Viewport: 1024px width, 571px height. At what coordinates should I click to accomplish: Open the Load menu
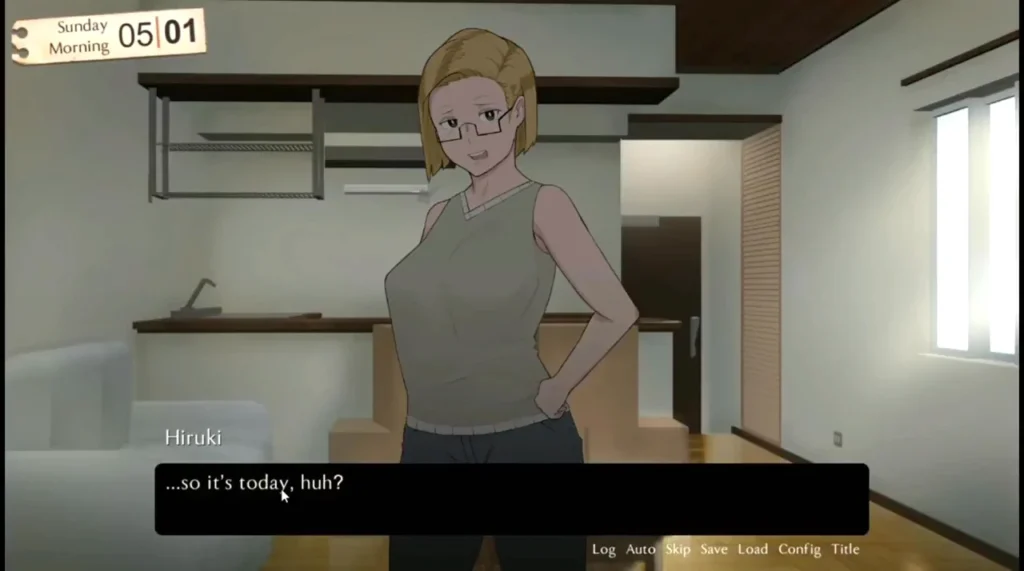point(752,549)
